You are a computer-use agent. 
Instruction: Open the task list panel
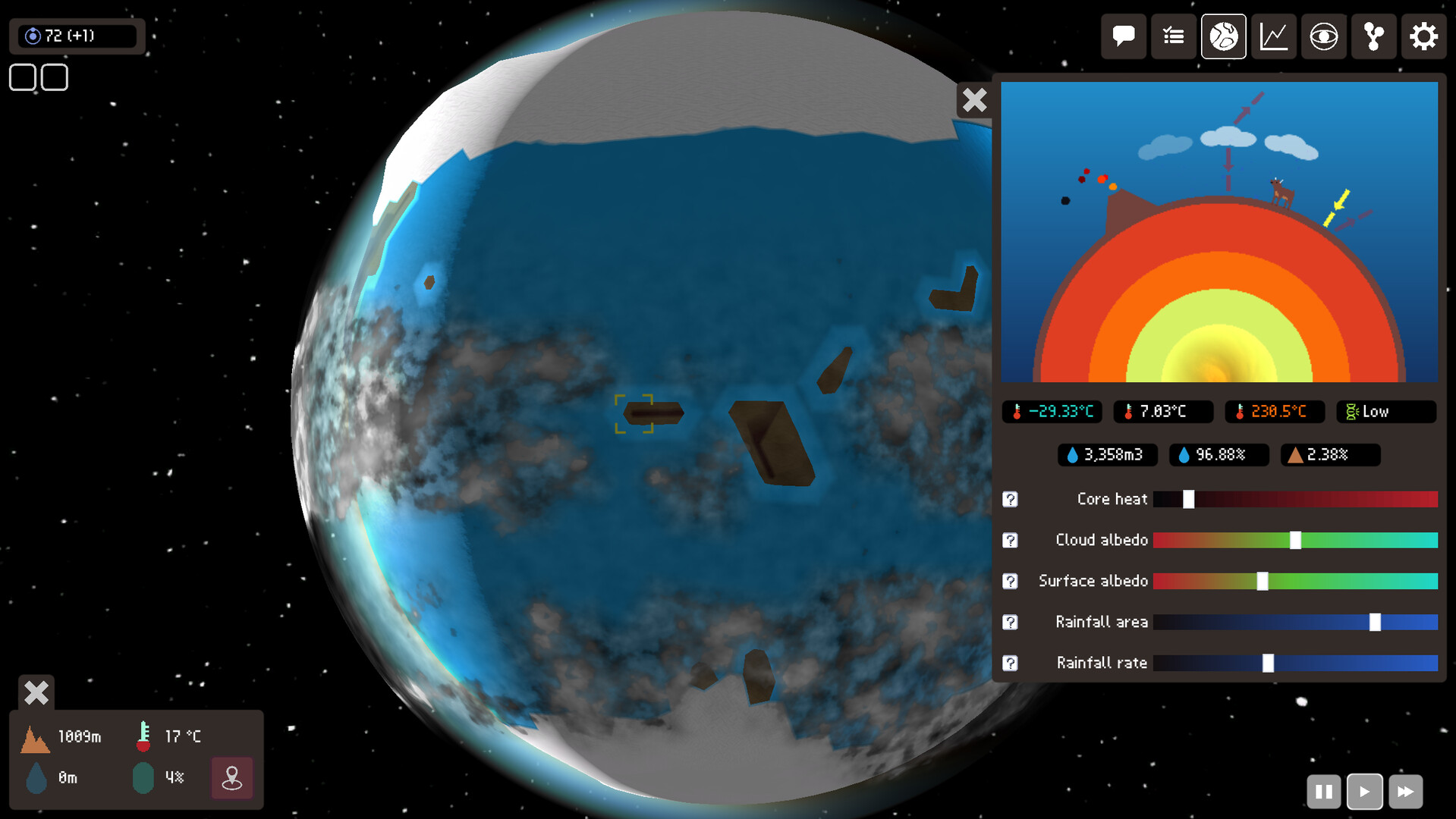point(1173,36)
